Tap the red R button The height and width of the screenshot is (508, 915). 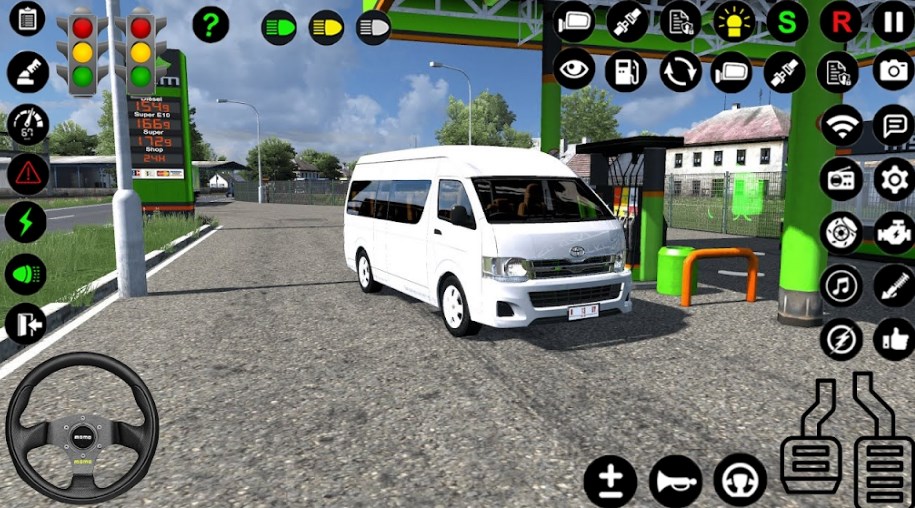840,20
